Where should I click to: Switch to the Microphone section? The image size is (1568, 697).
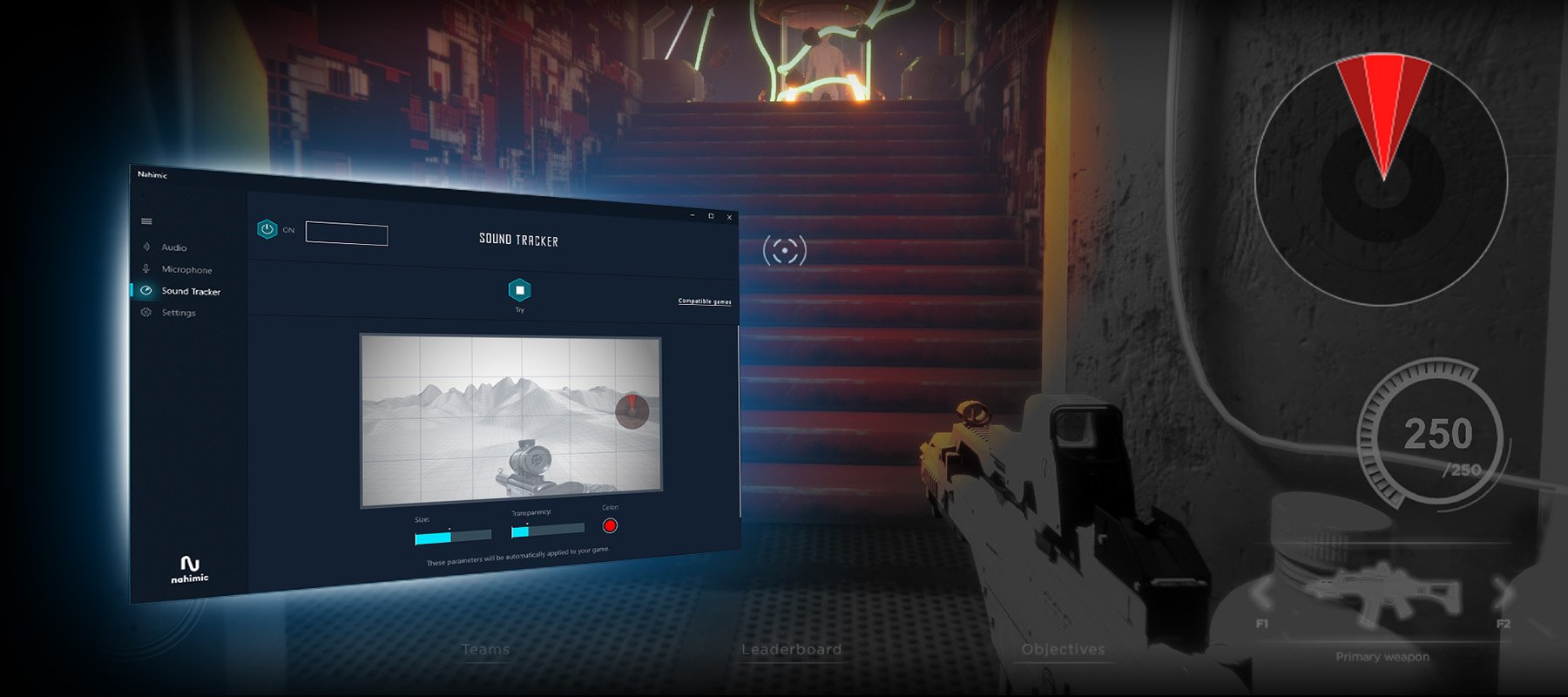pyautogui.click(x=186, y=269)
